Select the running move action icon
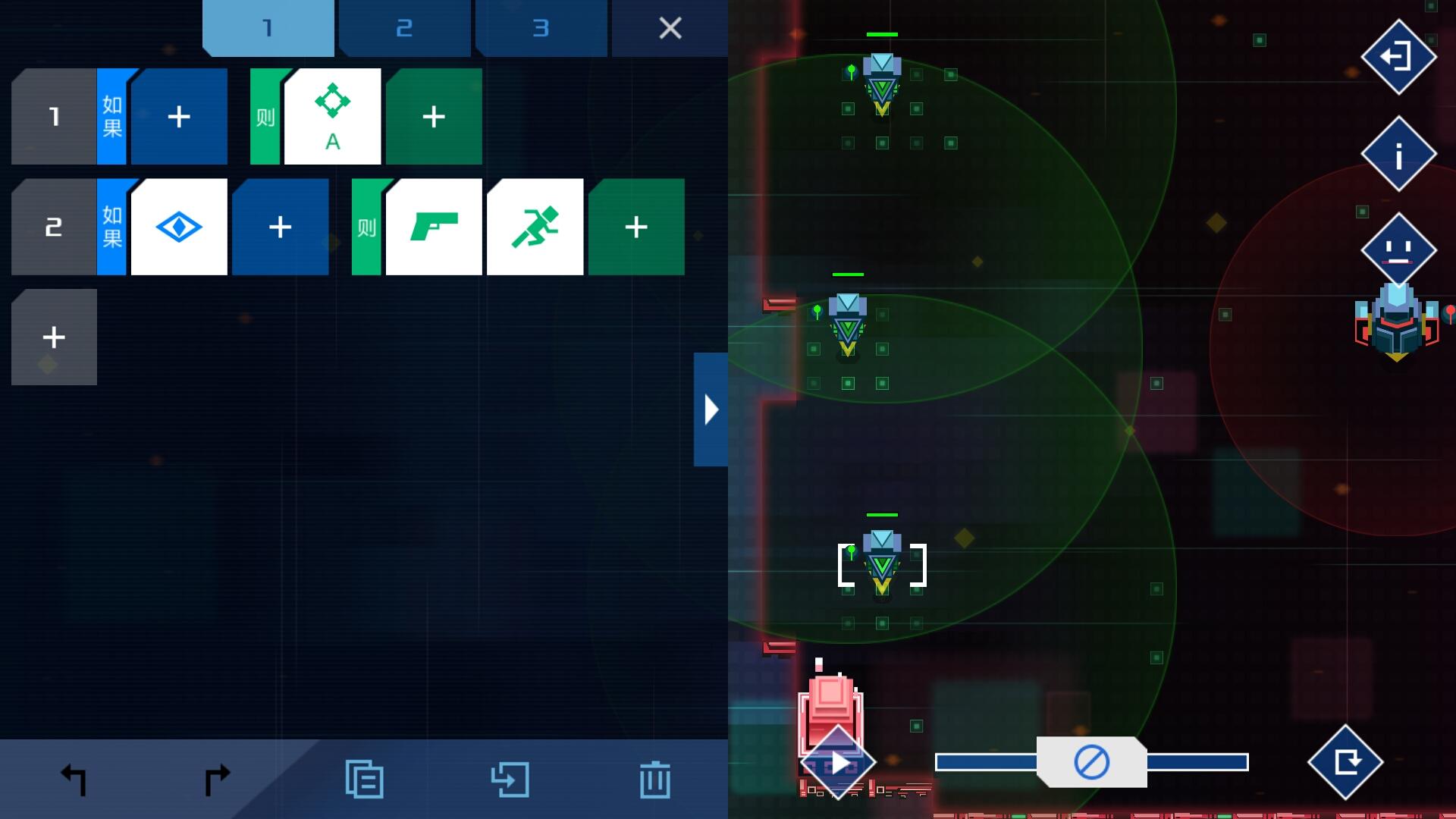1456x819 pixels. pyautogui.click(x=535, y=225)
